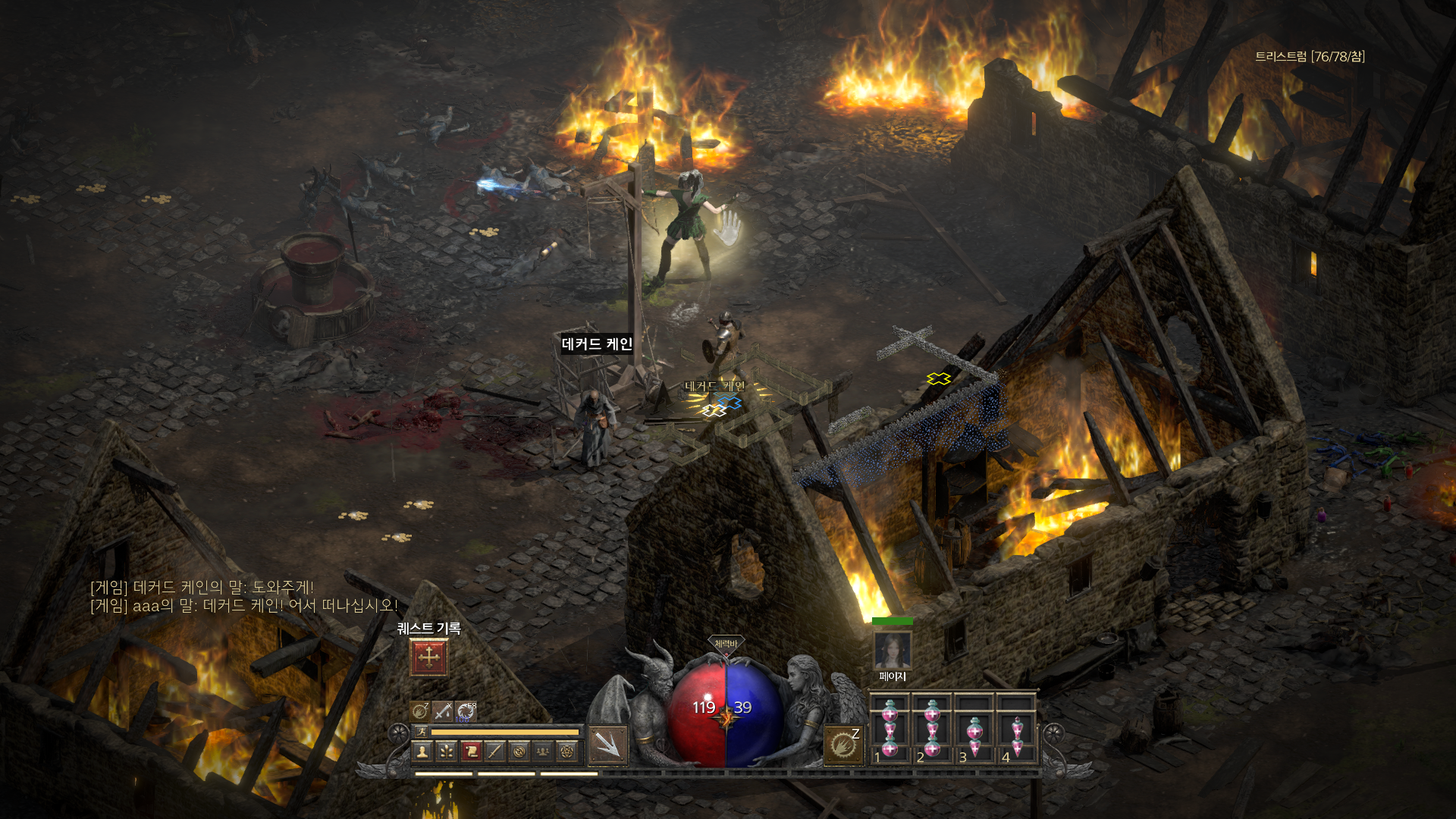Click the mercenary portrait labeled 페이지

[x=892, y=650]
